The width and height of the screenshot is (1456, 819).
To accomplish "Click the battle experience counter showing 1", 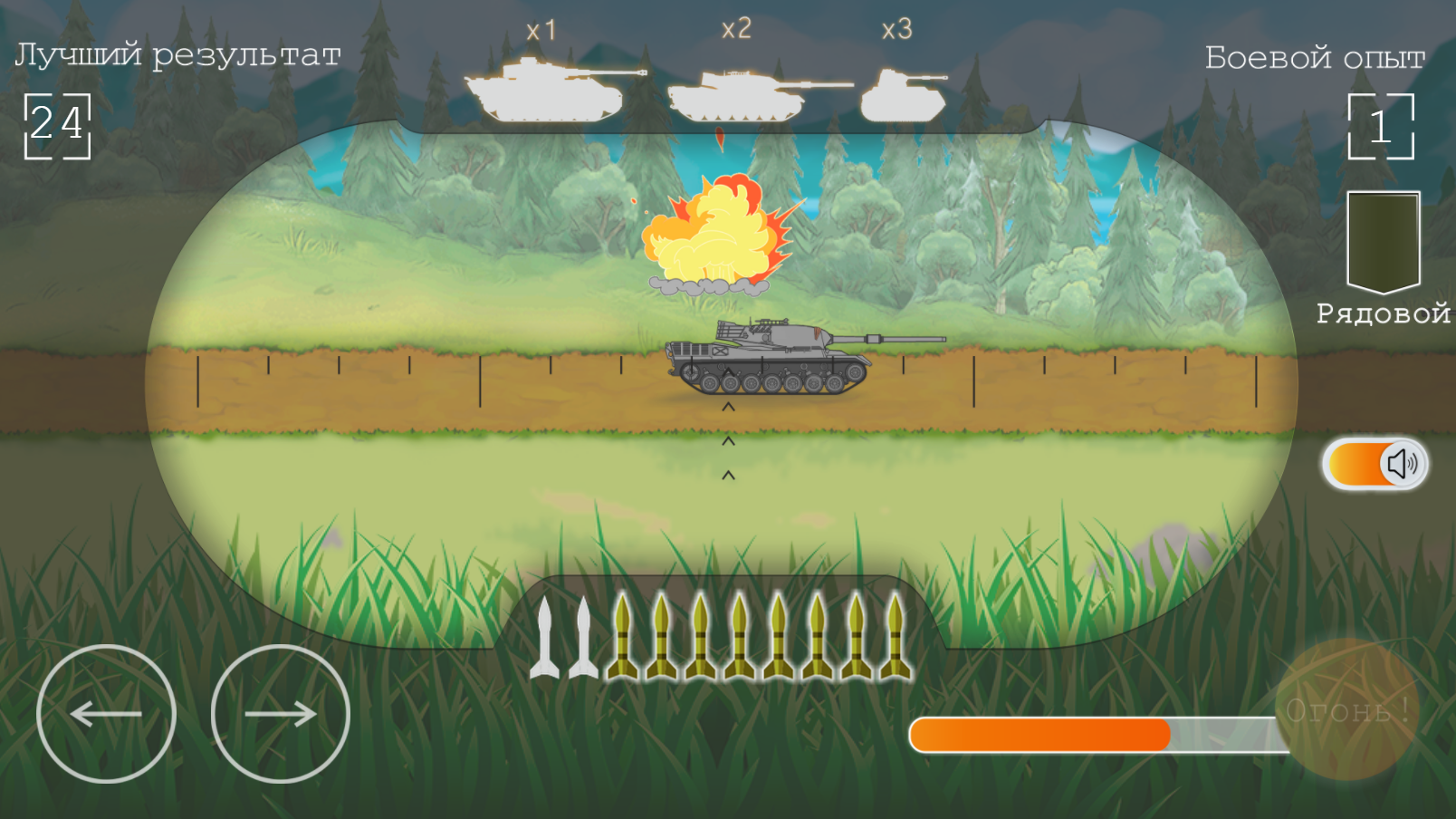I will 1380,129.
